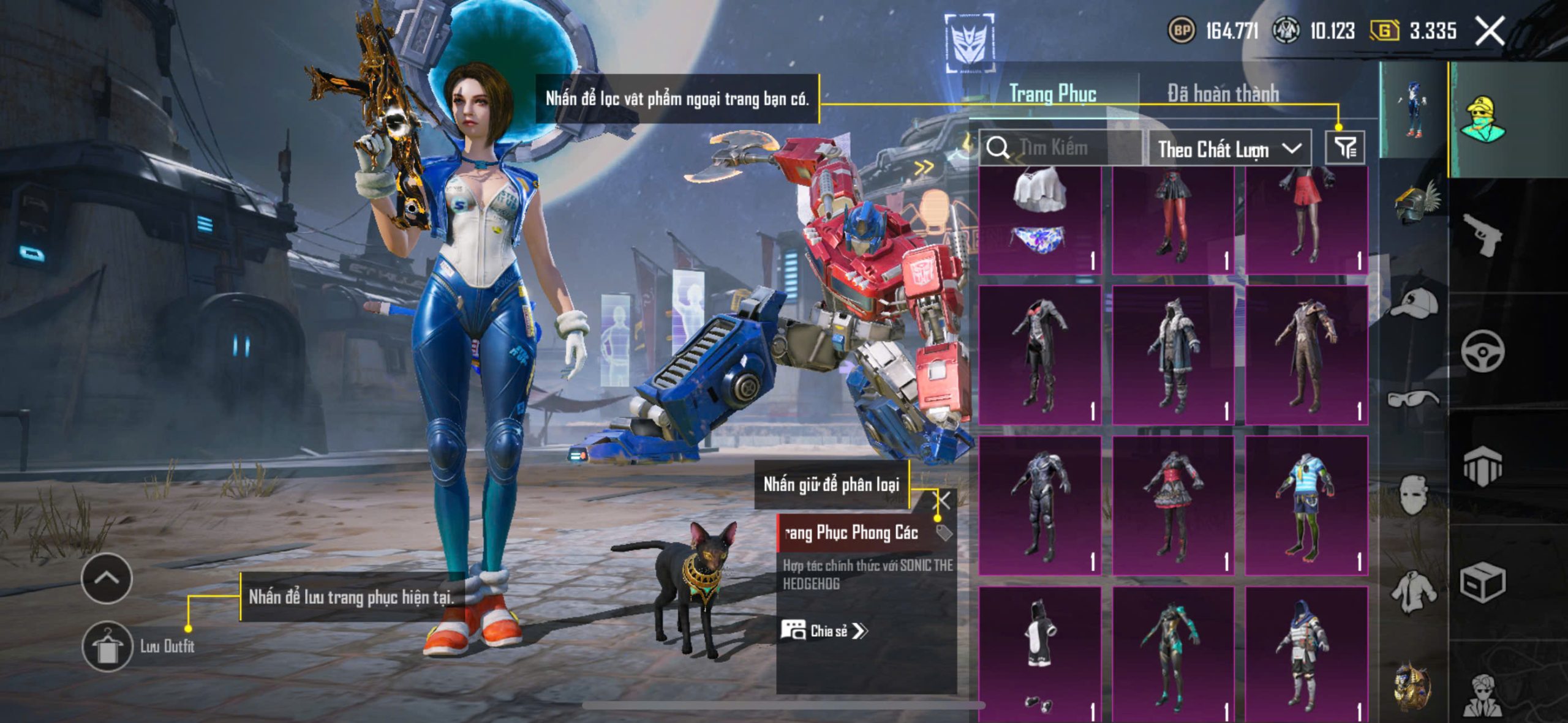Image resolution: width=1568 pixels, height=723 pixels.
Task: Open the steering wheel vehicle category
Action: (1482, 351)
